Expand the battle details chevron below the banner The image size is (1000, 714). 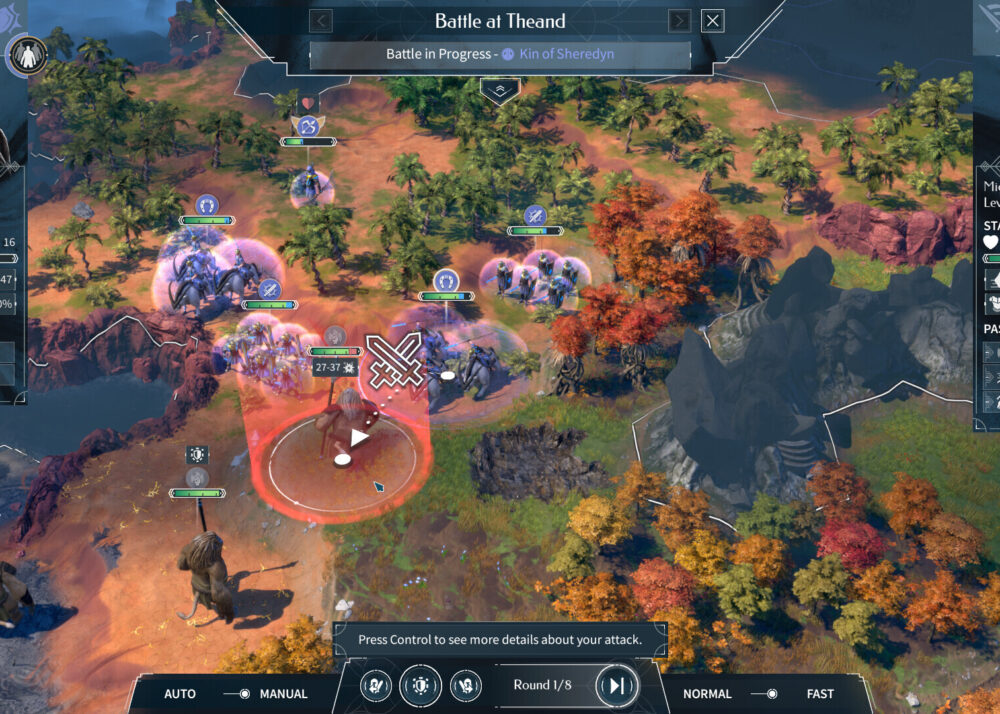pos(499,90)
